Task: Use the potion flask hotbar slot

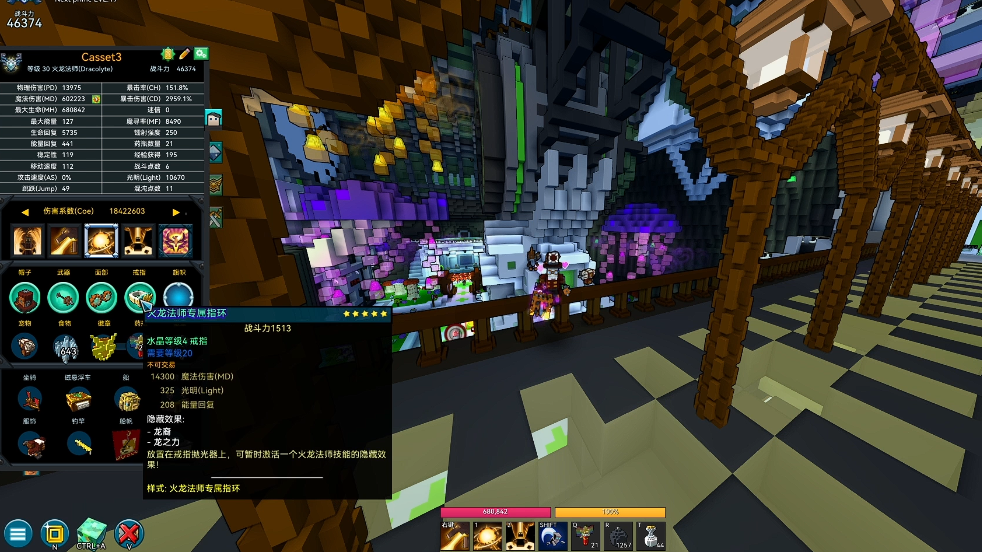Action: [651, 536]
